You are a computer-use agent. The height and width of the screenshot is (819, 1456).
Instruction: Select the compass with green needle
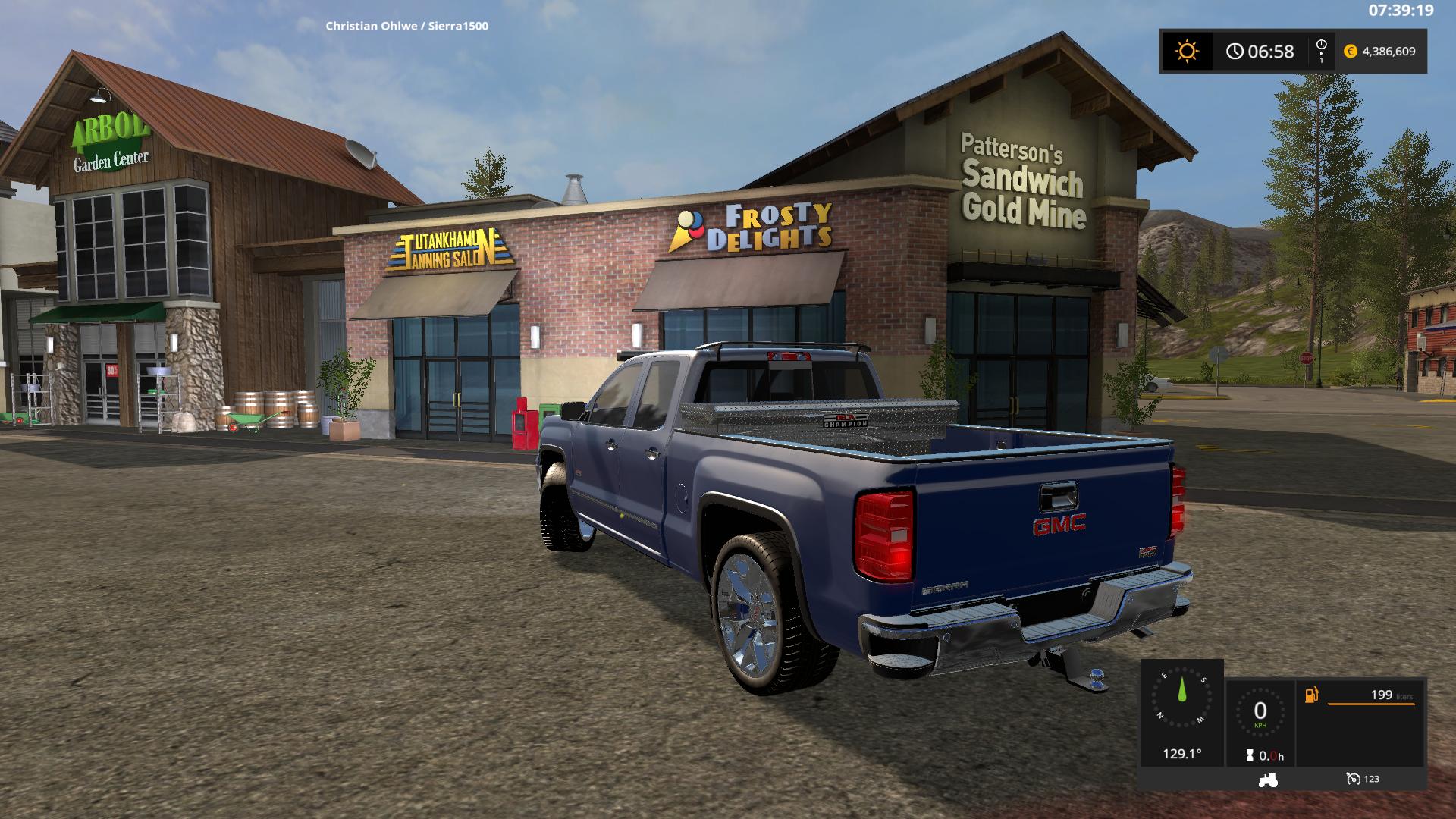click(x=1181, y=698)
